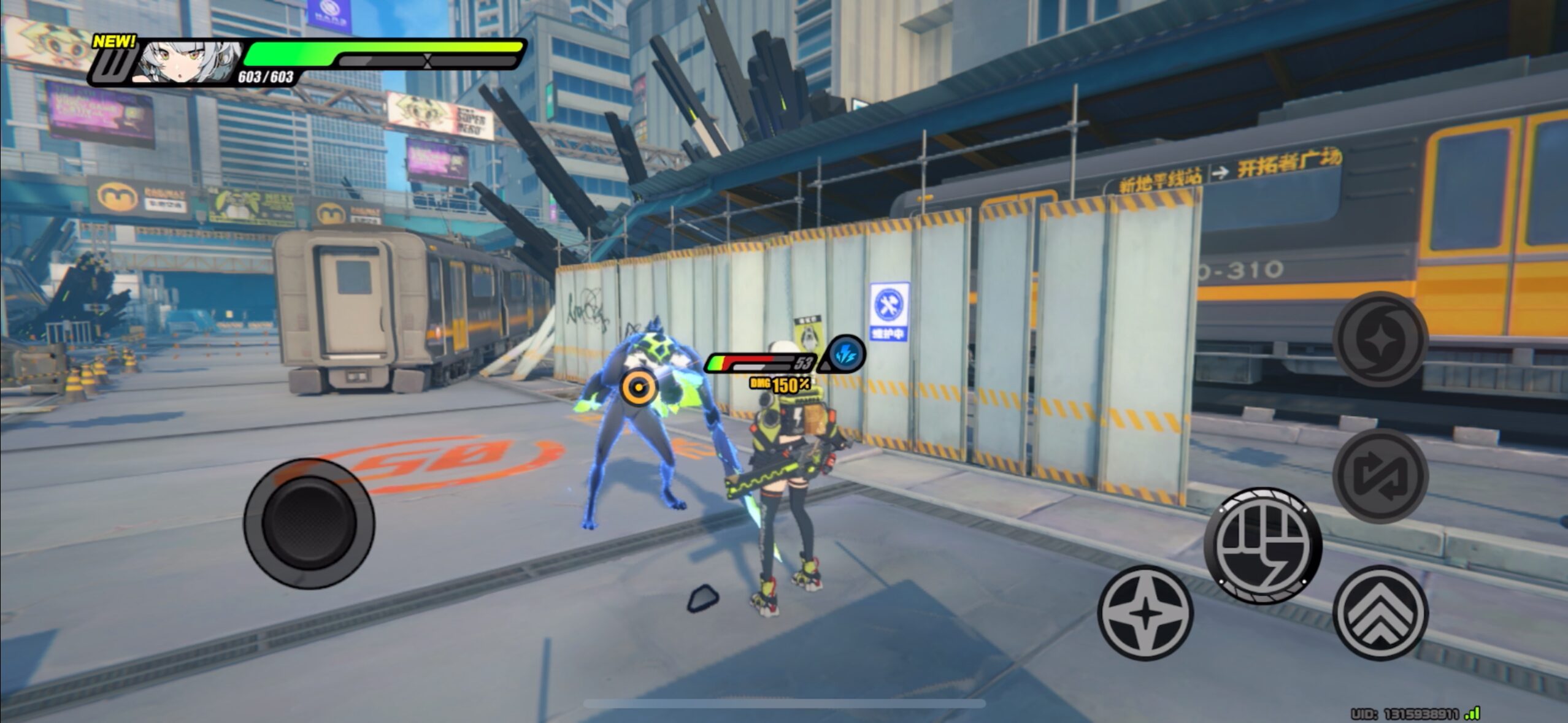The width and height of the screenshot is (1568, 723).
Task: Tap the double chevron dodge button
Action: (x=1380, y=613)
